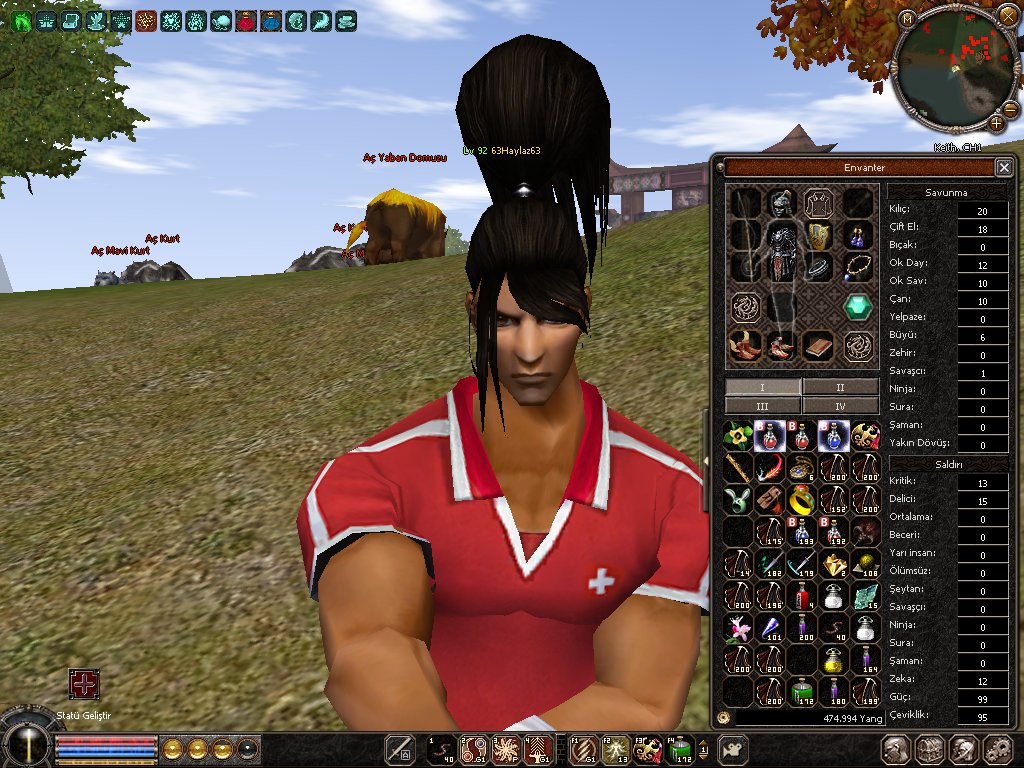Image resolution: width=1024 pixels, height=768 pixels.
Task: Select the red book equipment slot
Action: coord(819,346)
